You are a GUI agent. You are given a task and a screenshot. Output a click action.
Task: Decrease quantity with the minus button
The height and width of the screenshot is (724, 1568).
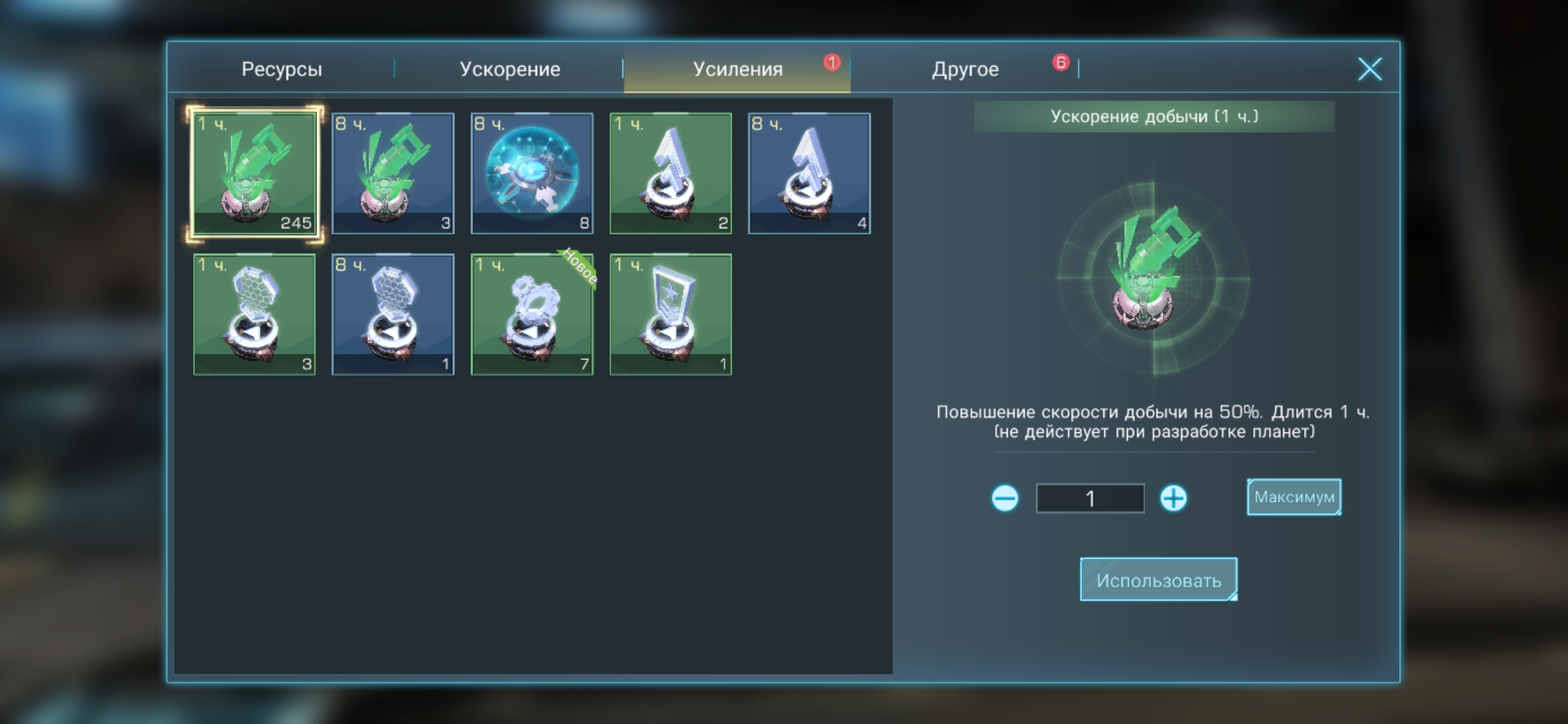pos(1004,498)
